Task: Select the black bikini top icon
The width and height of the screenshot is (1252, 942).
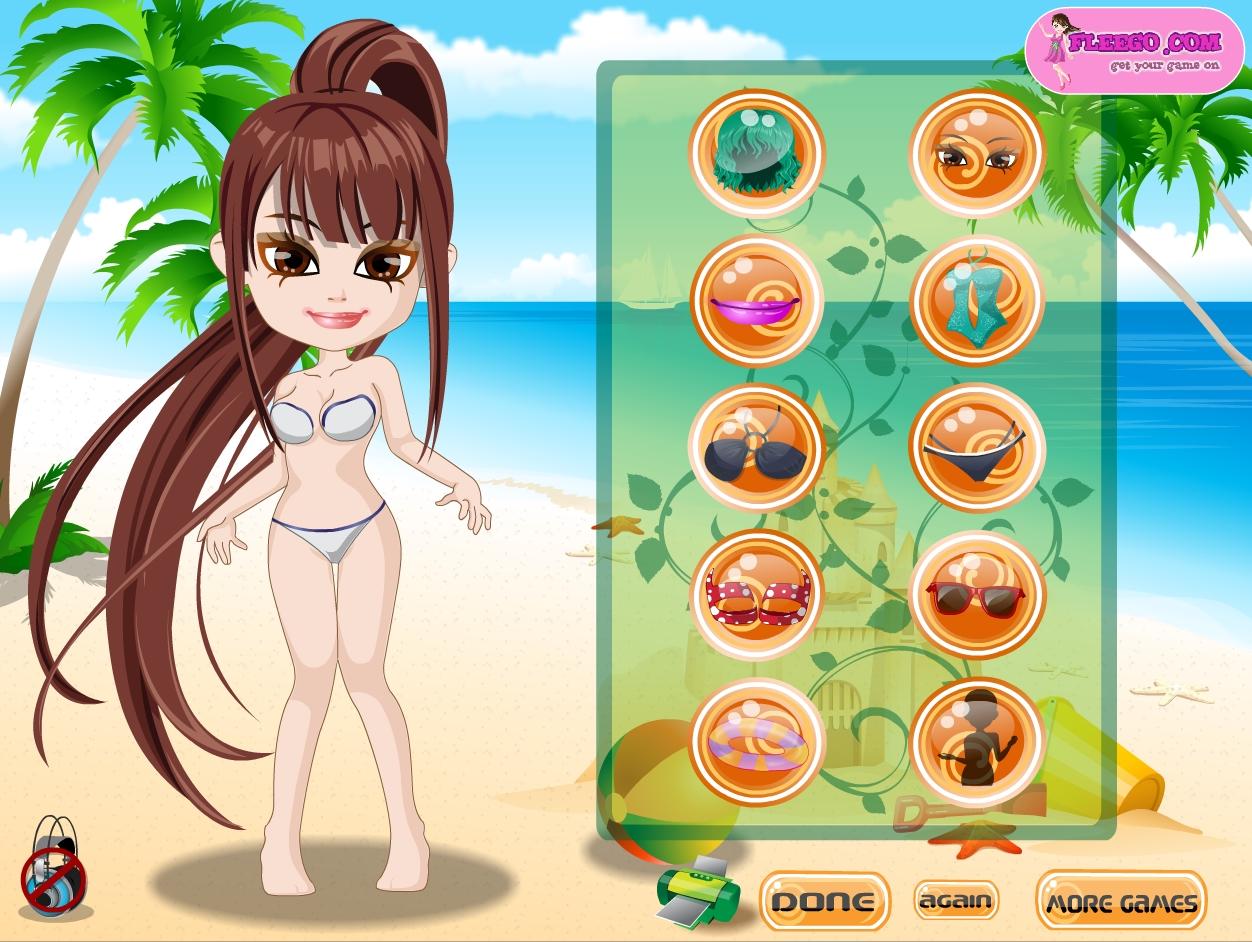Action: pyautogui.click(x=757, y=447)
